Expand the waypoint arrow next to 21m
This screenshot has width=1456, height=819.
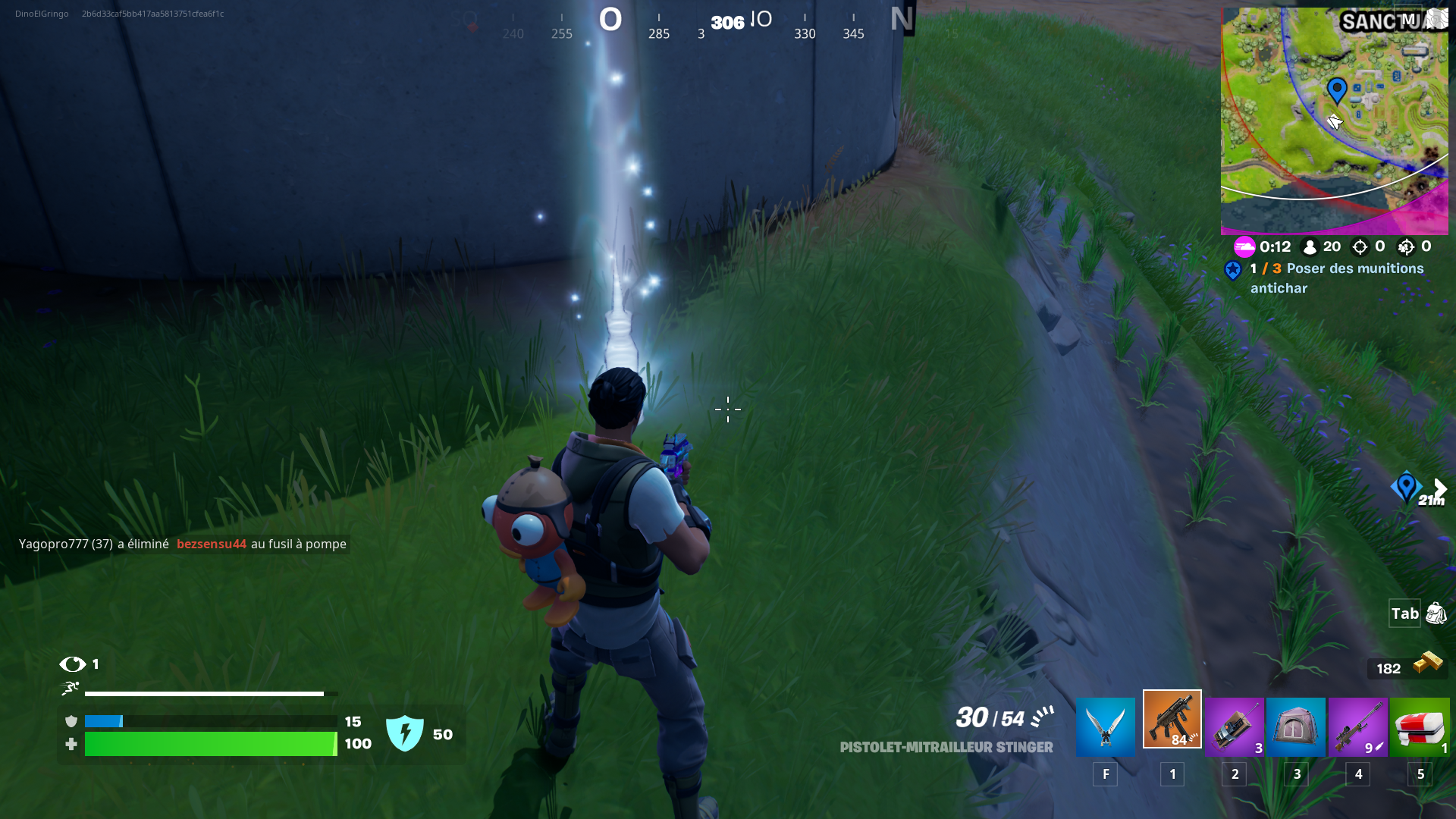coord(1439,488)
